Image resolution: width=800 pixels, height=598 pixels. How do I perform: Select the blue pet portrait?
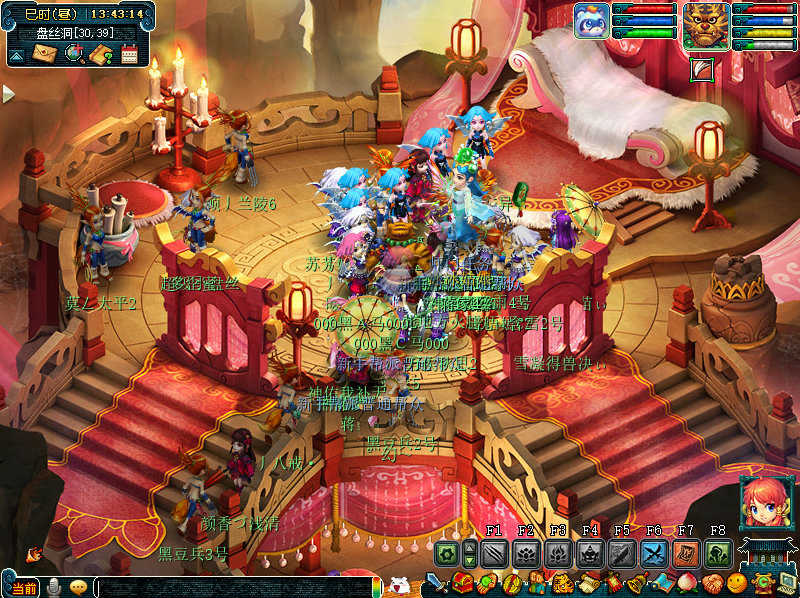click(x=591, y=21)
